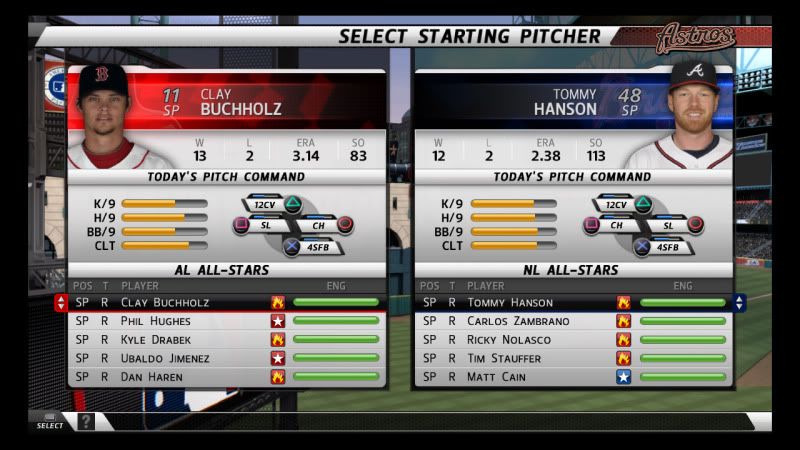Click the blue NL list scroll arrows
Viewport: 800px width, 450px height.
tap(739, 302)
